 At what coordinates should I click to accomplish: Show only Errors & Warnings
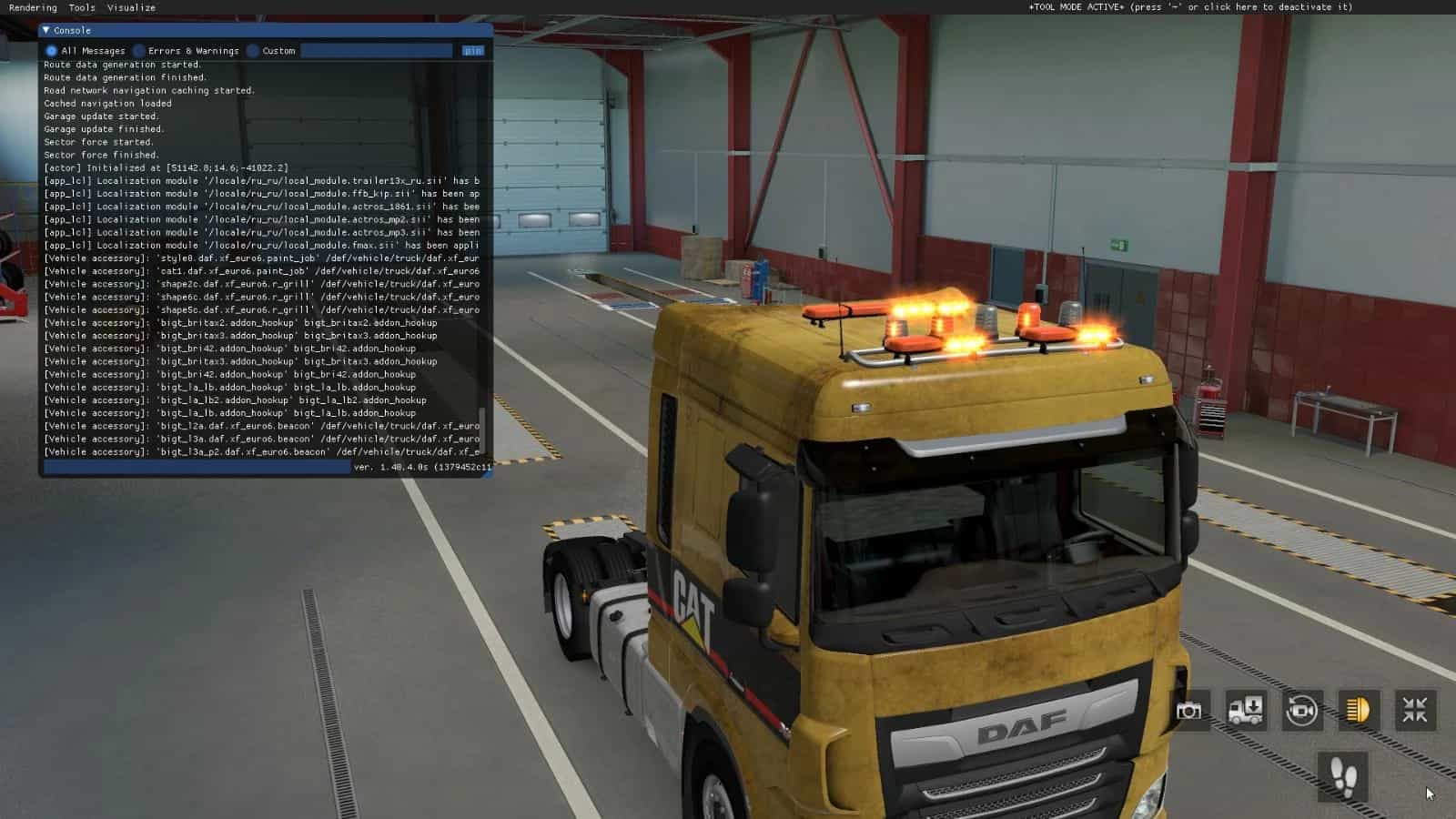click(139, 51)
